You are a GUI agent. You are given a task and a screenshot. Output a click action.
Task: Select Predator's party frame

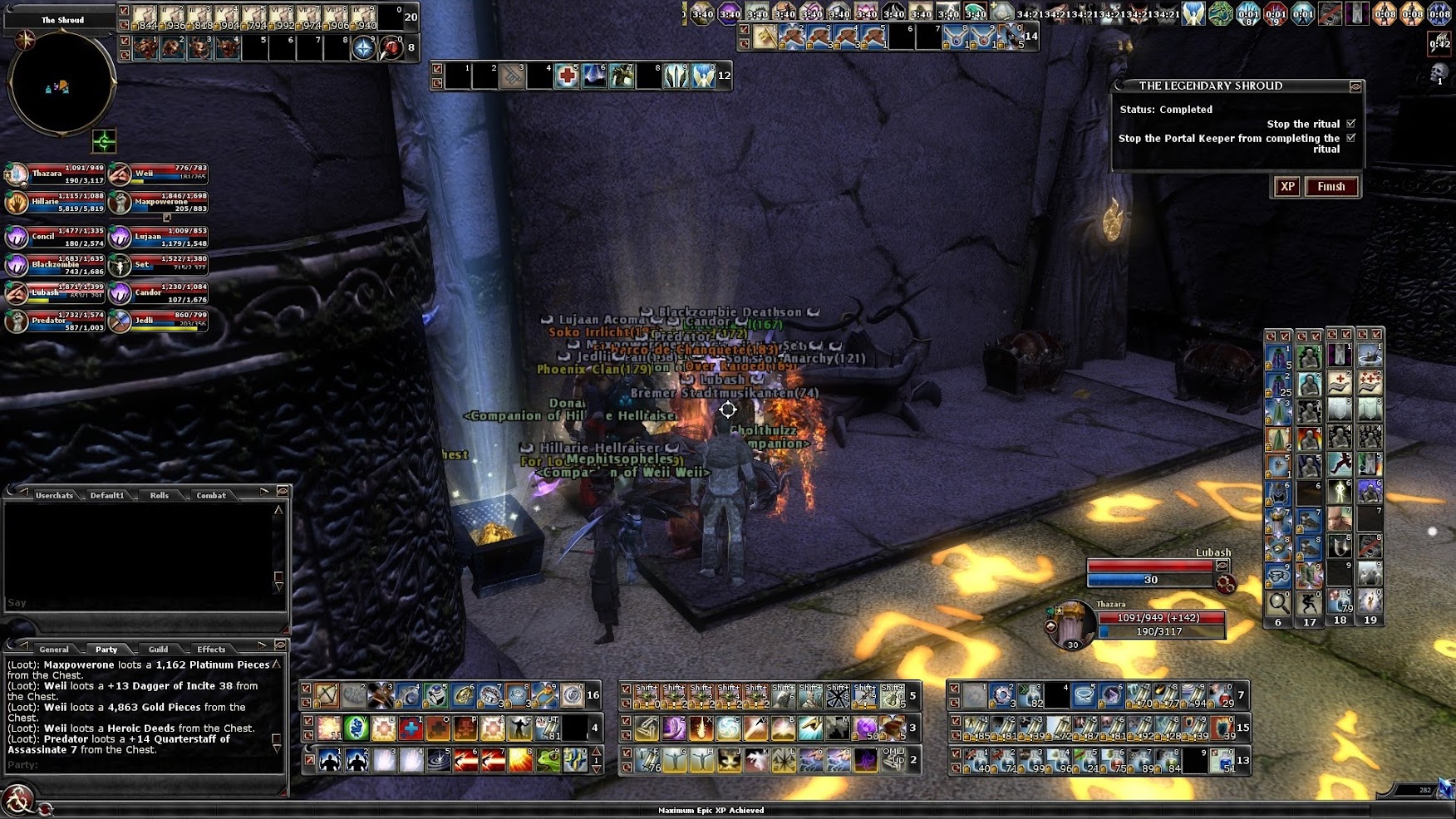[x=55, y=321]
